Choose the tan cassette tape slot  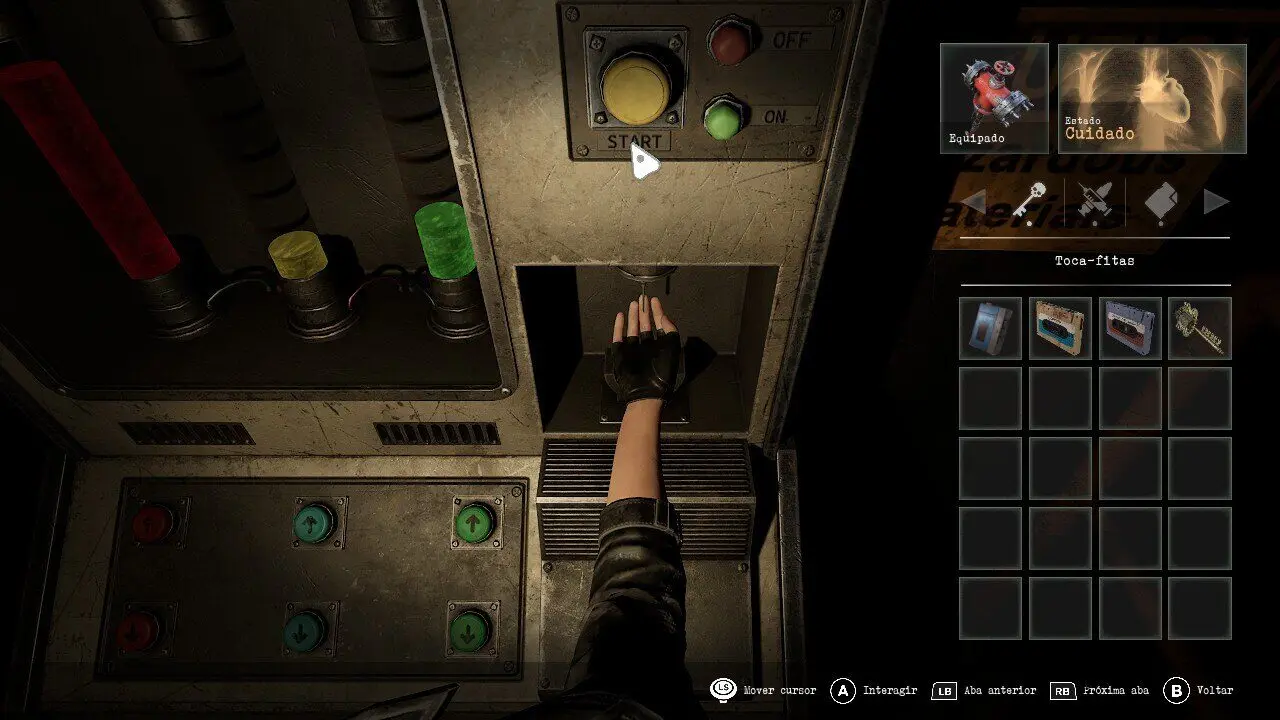click(x=1060, y=328)
